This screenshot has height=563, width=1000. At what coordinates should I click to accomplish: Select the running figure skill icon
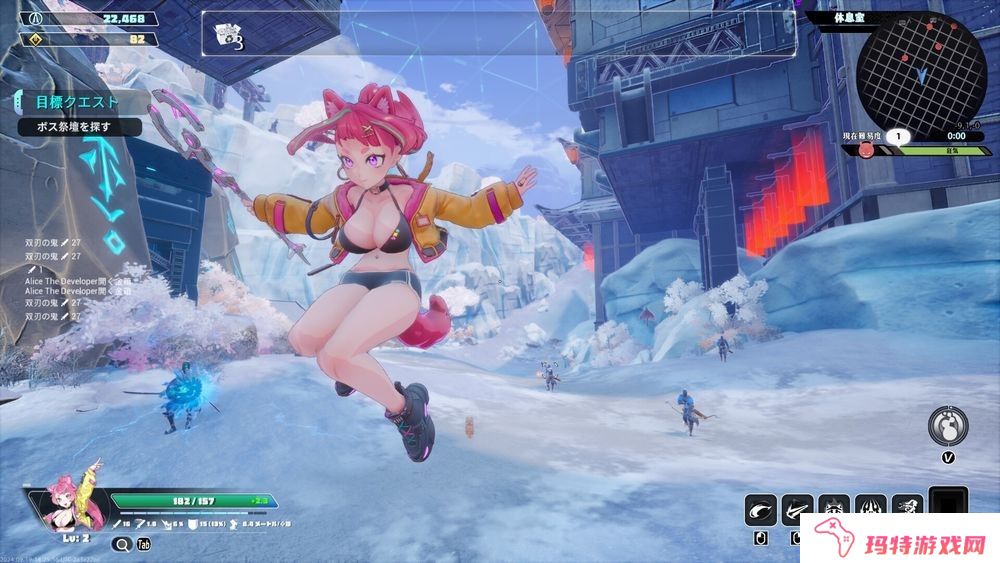pos(906,510)
